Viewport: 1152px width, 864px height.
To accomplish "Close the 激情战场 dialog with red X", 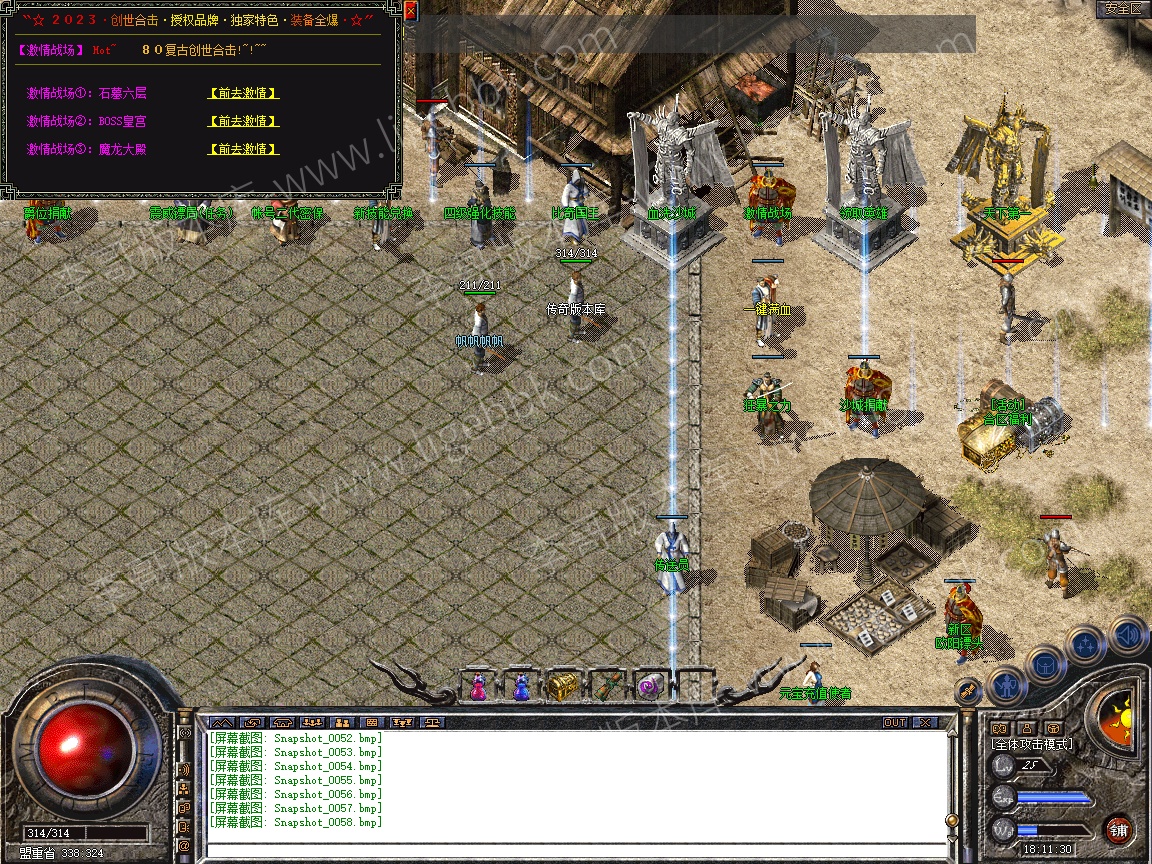I will [x=410, y=12].
